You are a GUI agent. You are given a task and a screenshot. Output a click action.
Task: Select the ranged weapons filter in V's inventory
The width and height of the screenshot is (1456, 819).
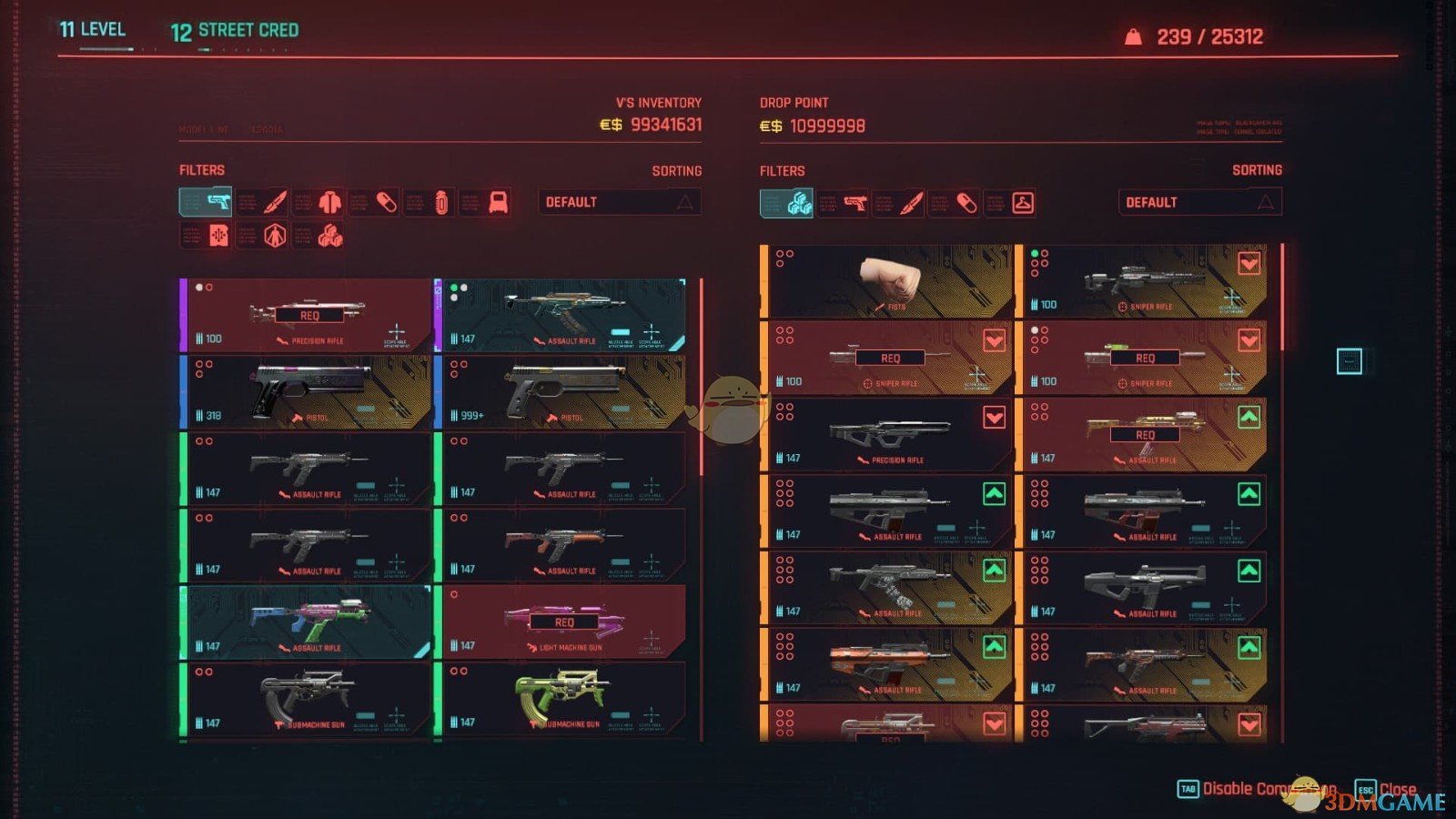pos(206,201)
